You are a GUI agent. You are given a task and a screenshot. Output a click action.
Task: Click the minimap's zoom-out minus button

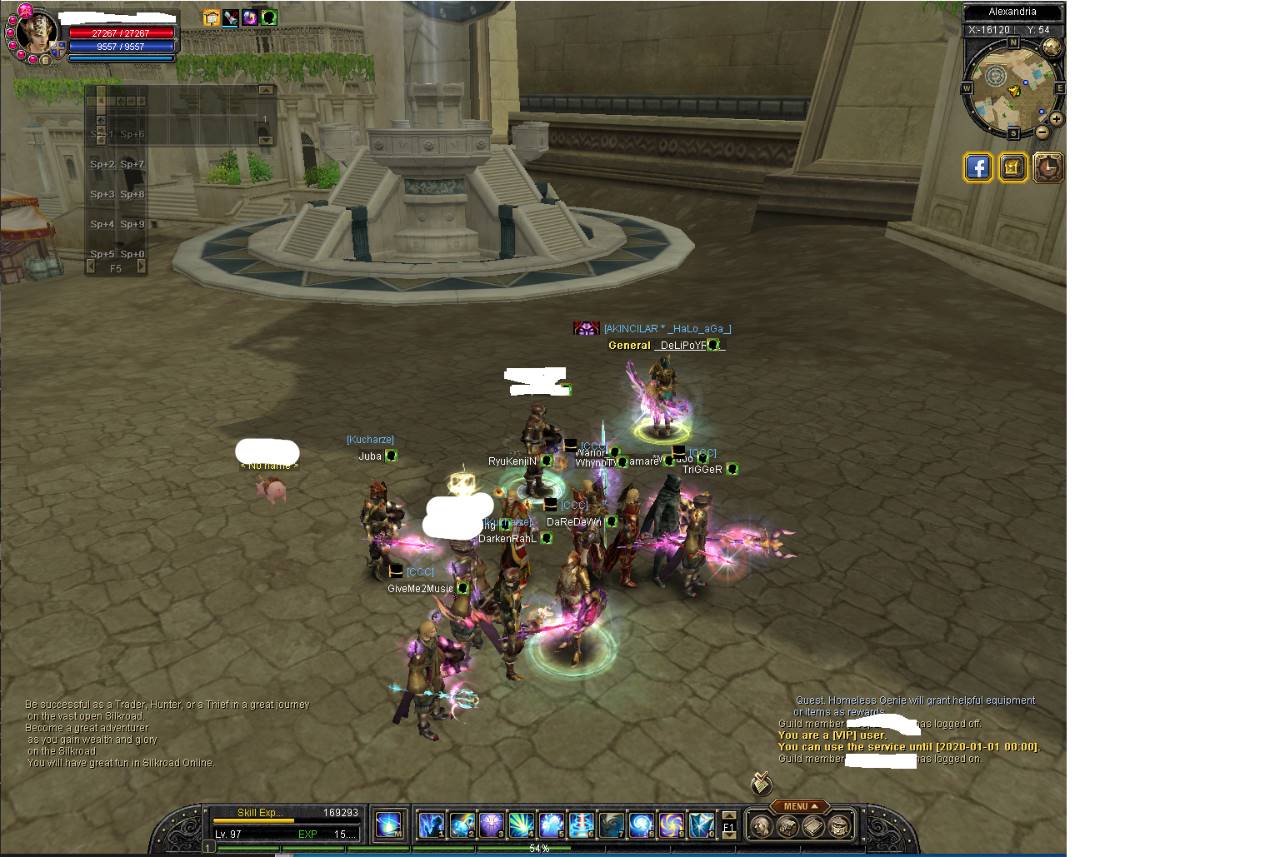click(x=1042, y=131)
